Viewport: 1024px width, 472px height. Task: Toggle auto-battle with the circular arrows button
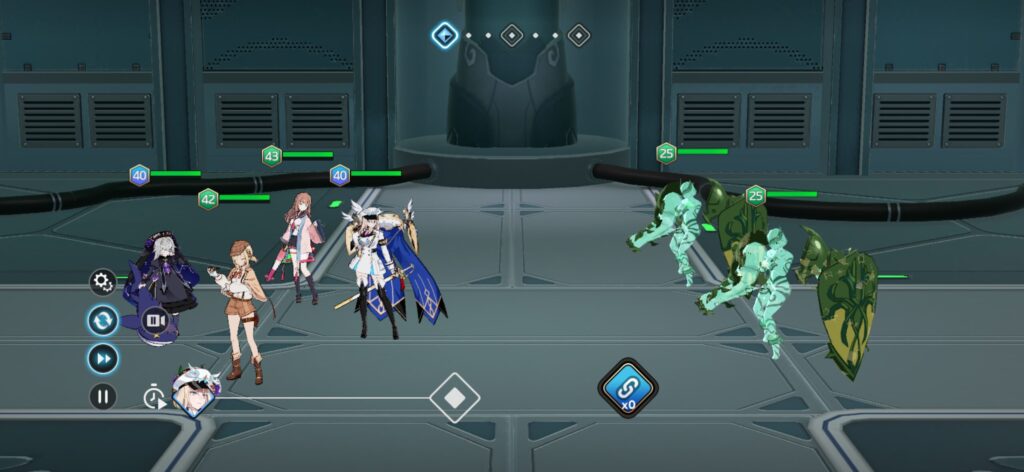[103, 320]
